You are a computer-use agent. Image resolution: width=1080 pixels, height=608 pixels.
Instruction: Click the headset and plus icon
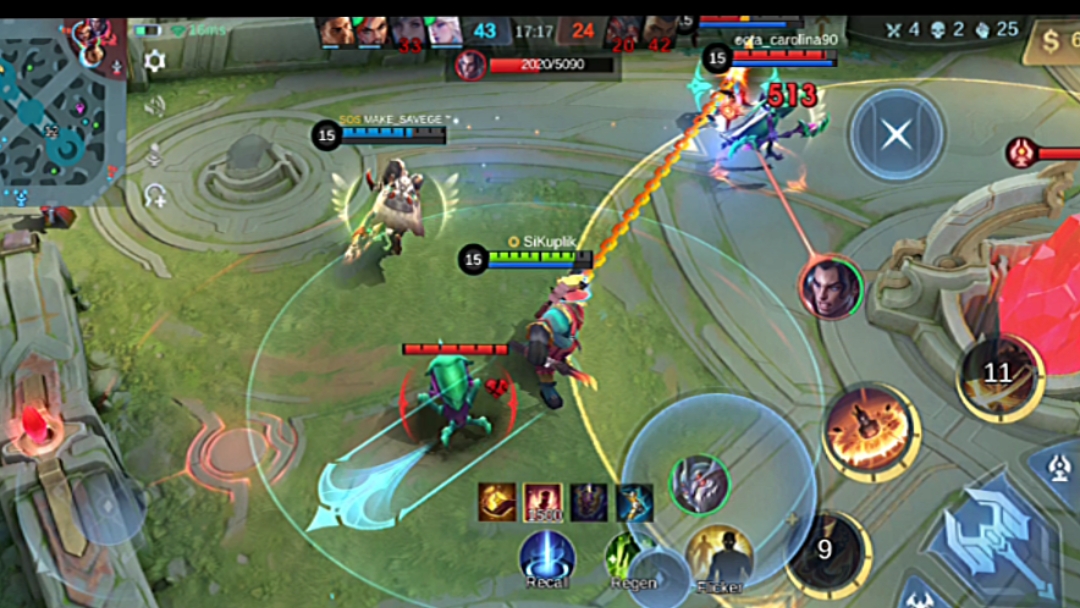155,195
